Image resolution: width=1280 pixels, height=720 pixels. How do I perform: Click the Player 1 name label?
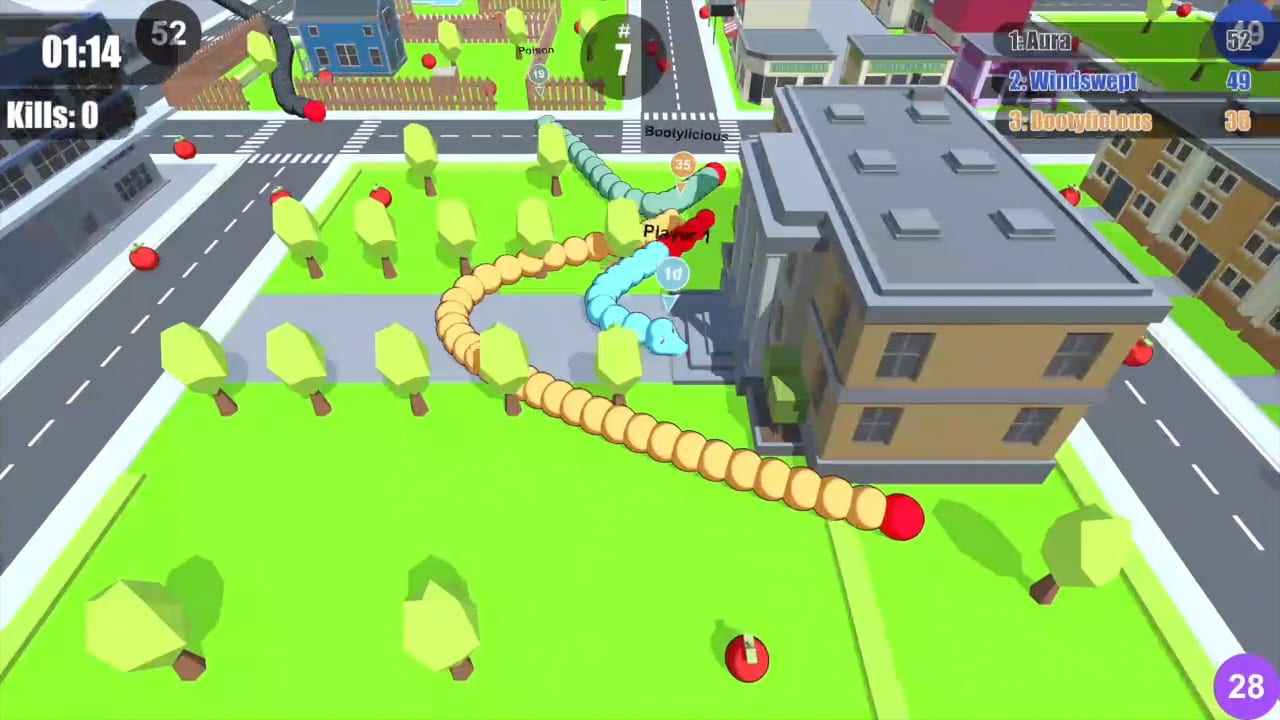point(676,233)
